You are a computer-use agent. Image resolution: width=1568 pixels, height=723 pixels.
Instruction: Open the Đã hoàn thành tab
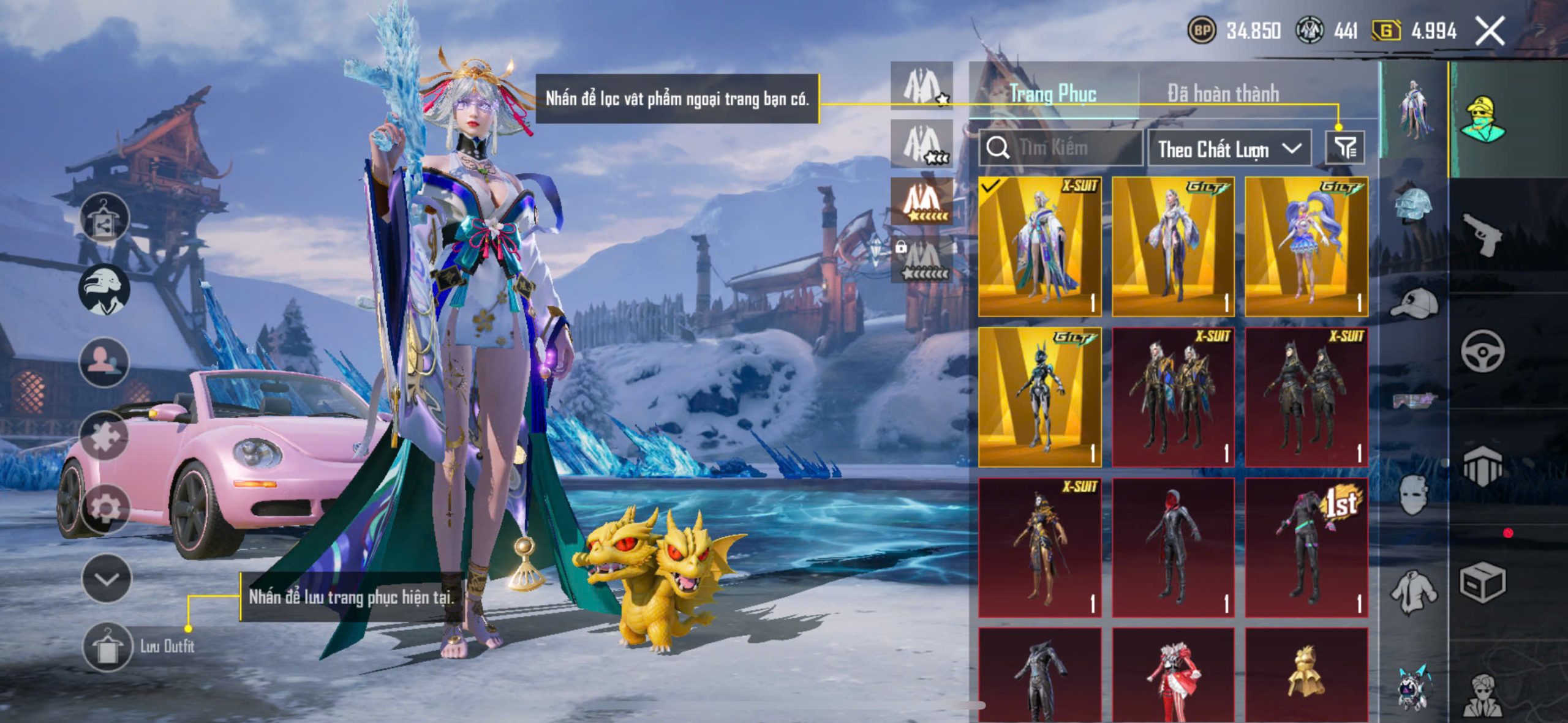(x=1223, y=94)
